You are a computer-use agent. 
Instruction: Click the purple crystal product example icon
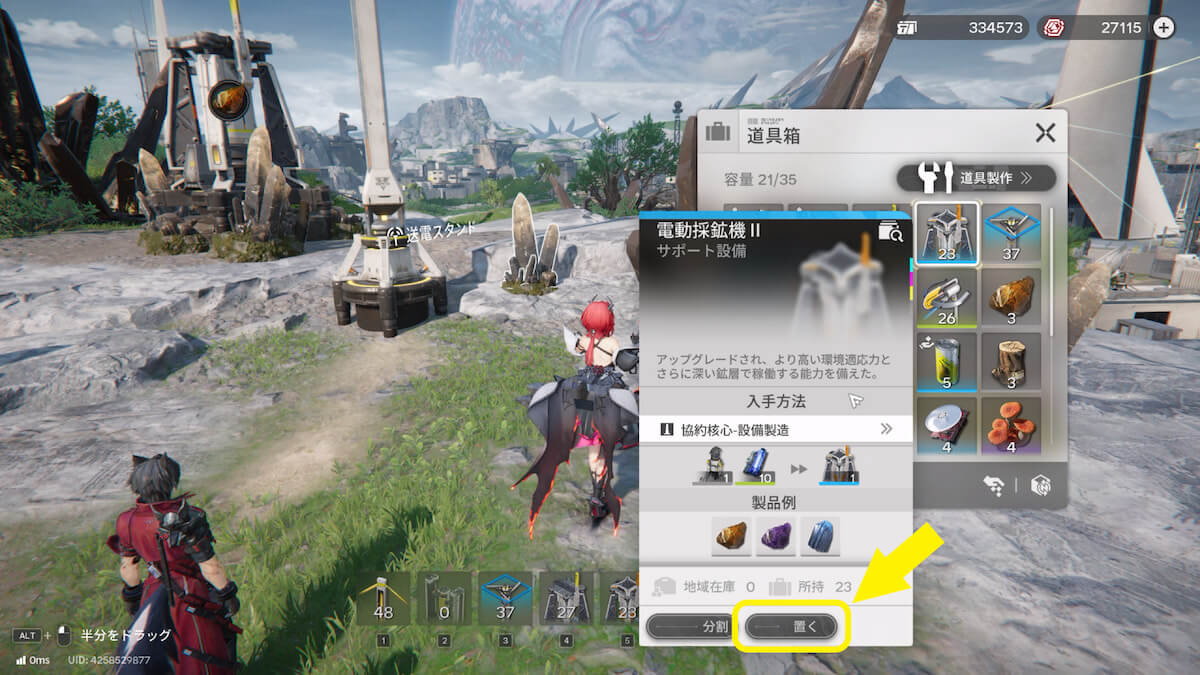(775, 537)
